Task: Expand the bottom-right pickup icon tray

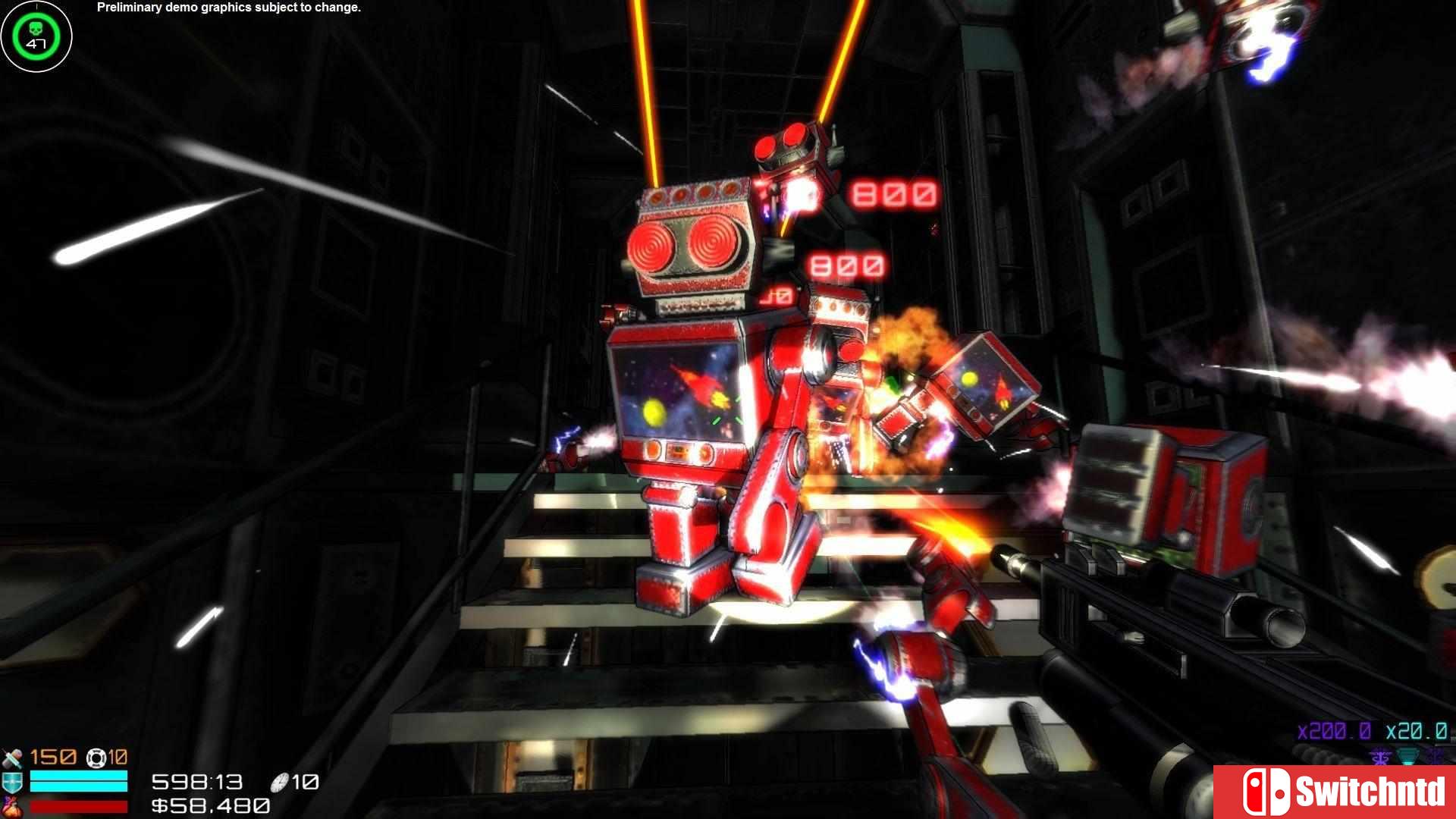Action: (1395, 756)
